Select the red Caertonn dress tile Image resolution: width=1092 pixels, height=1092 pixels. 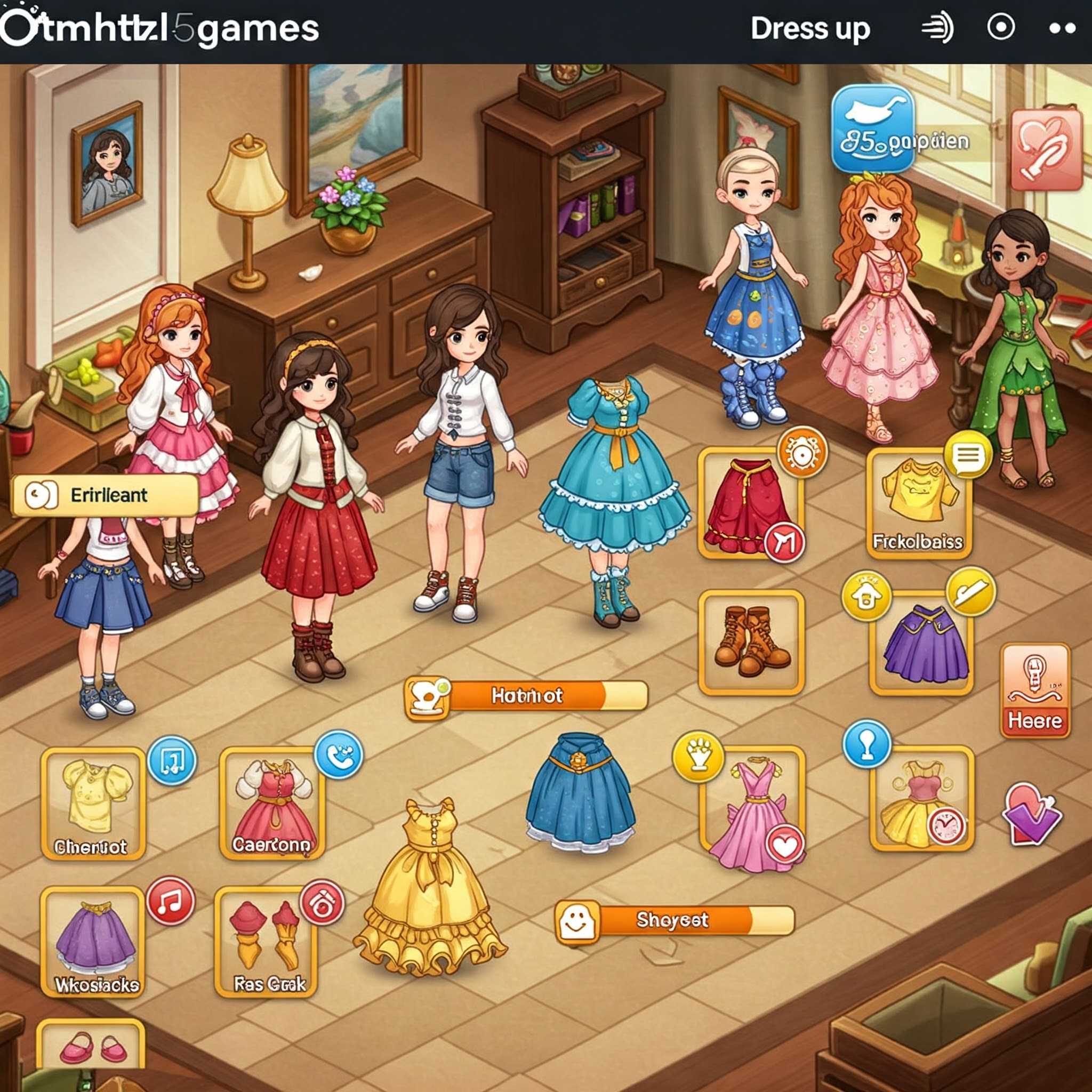click(x=272, y=802)
